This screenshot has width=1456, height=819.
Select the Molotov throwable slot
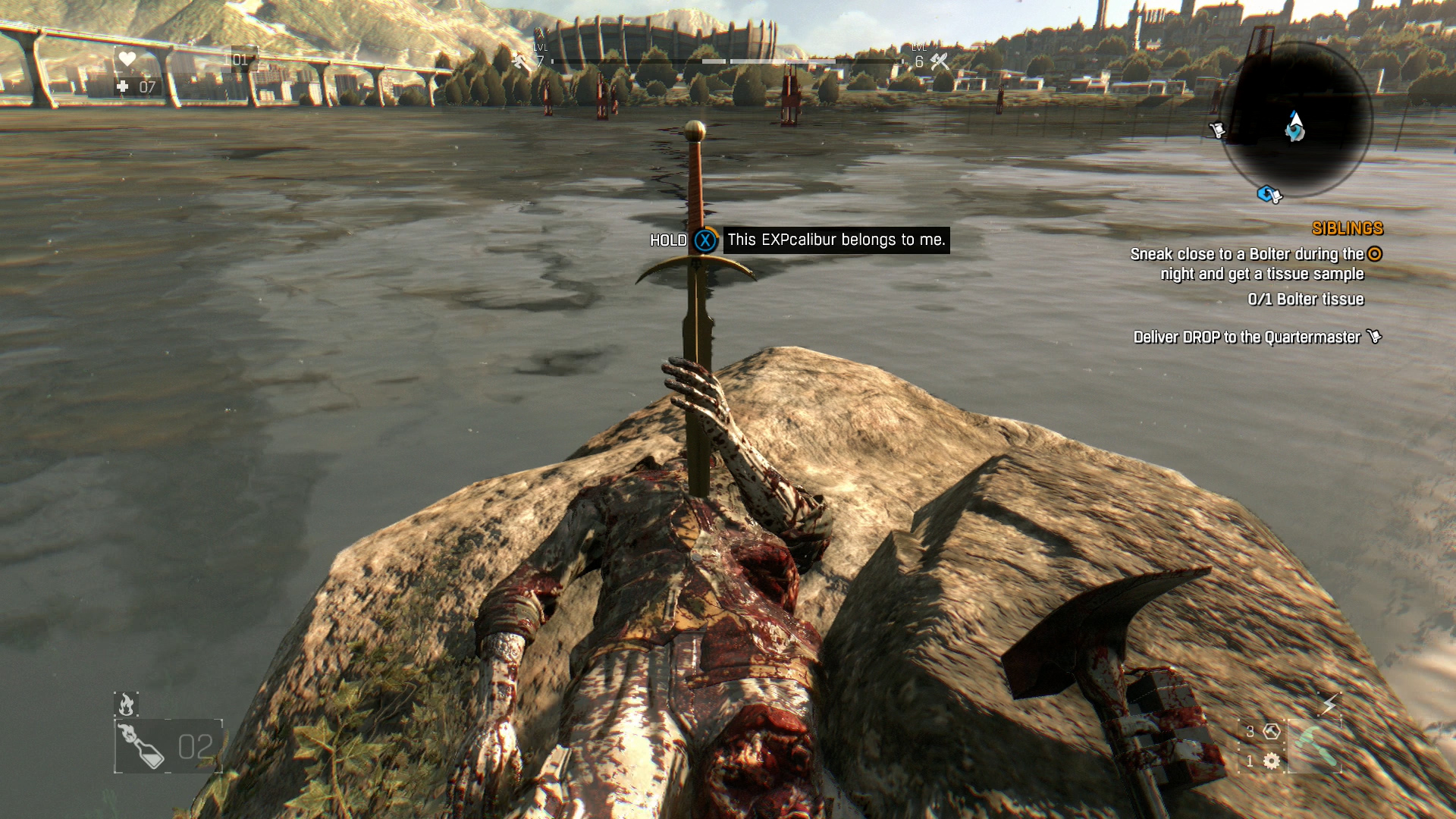point(168,746)
